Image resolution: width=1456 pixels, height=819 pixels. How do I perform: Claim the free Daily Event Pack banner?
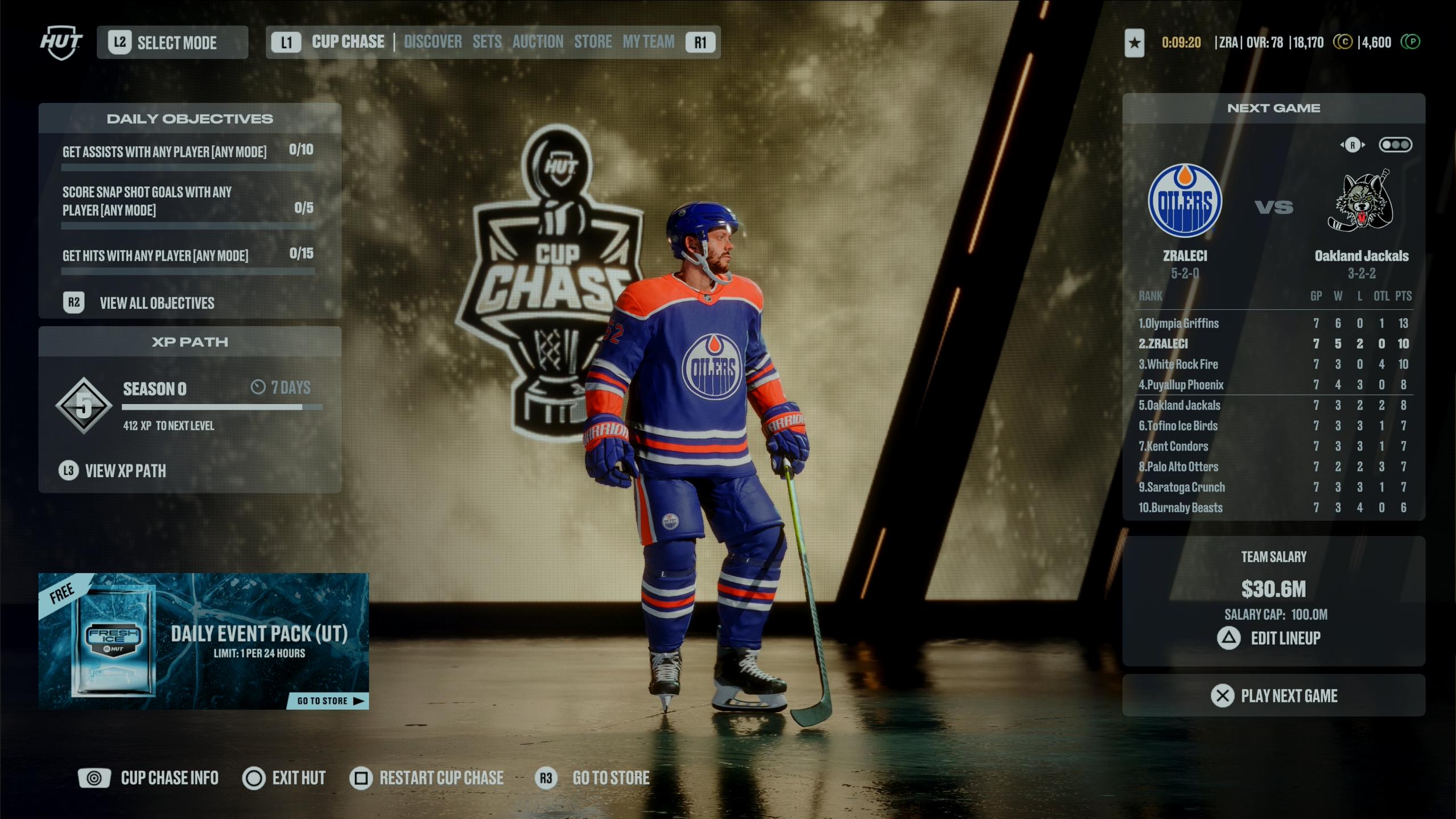pos(203,640)
